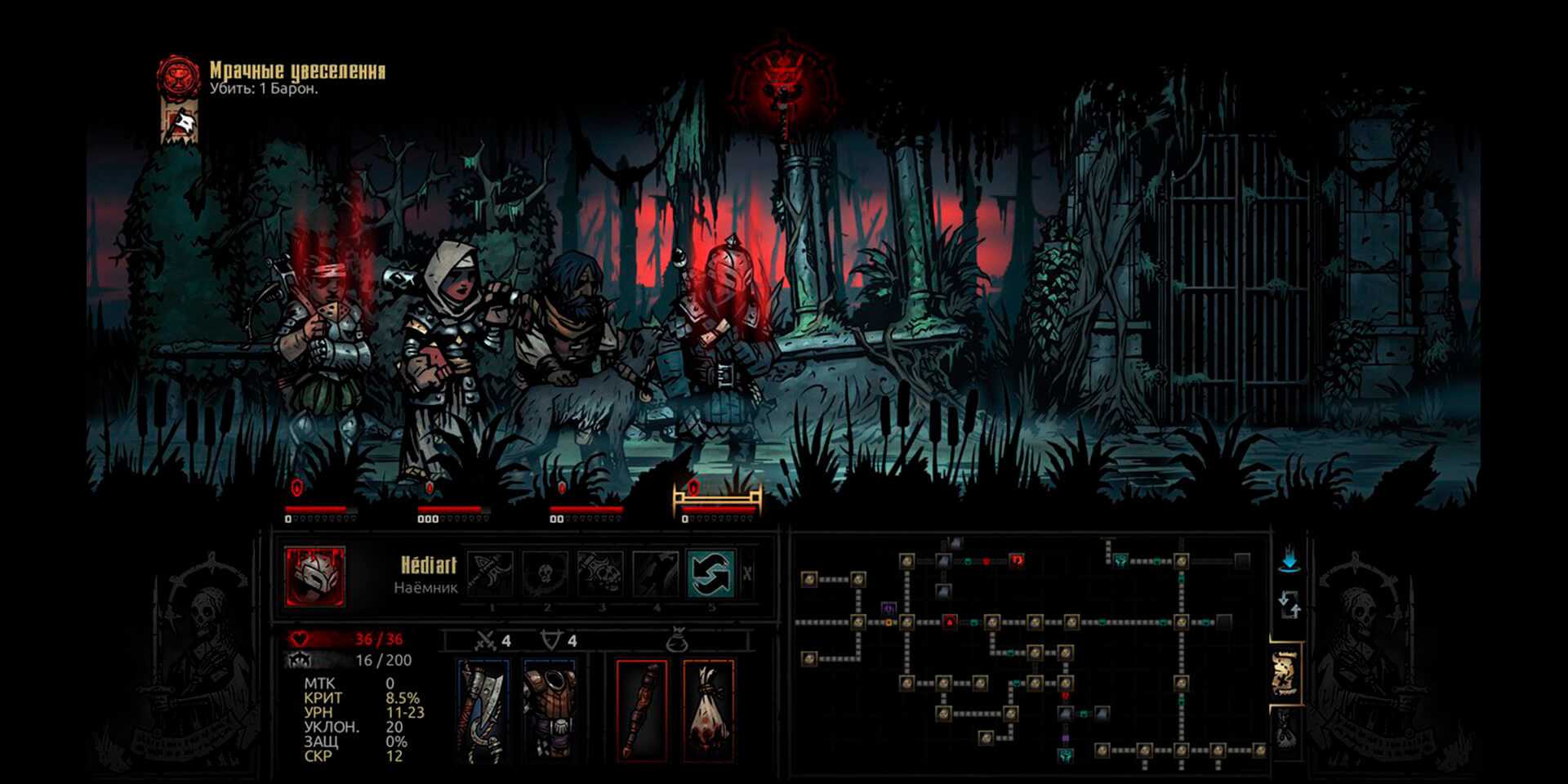This screenshot has height=784, width=1568.
Task: Click the small X beside the skill bar
Action: click(x=747, y=574)
